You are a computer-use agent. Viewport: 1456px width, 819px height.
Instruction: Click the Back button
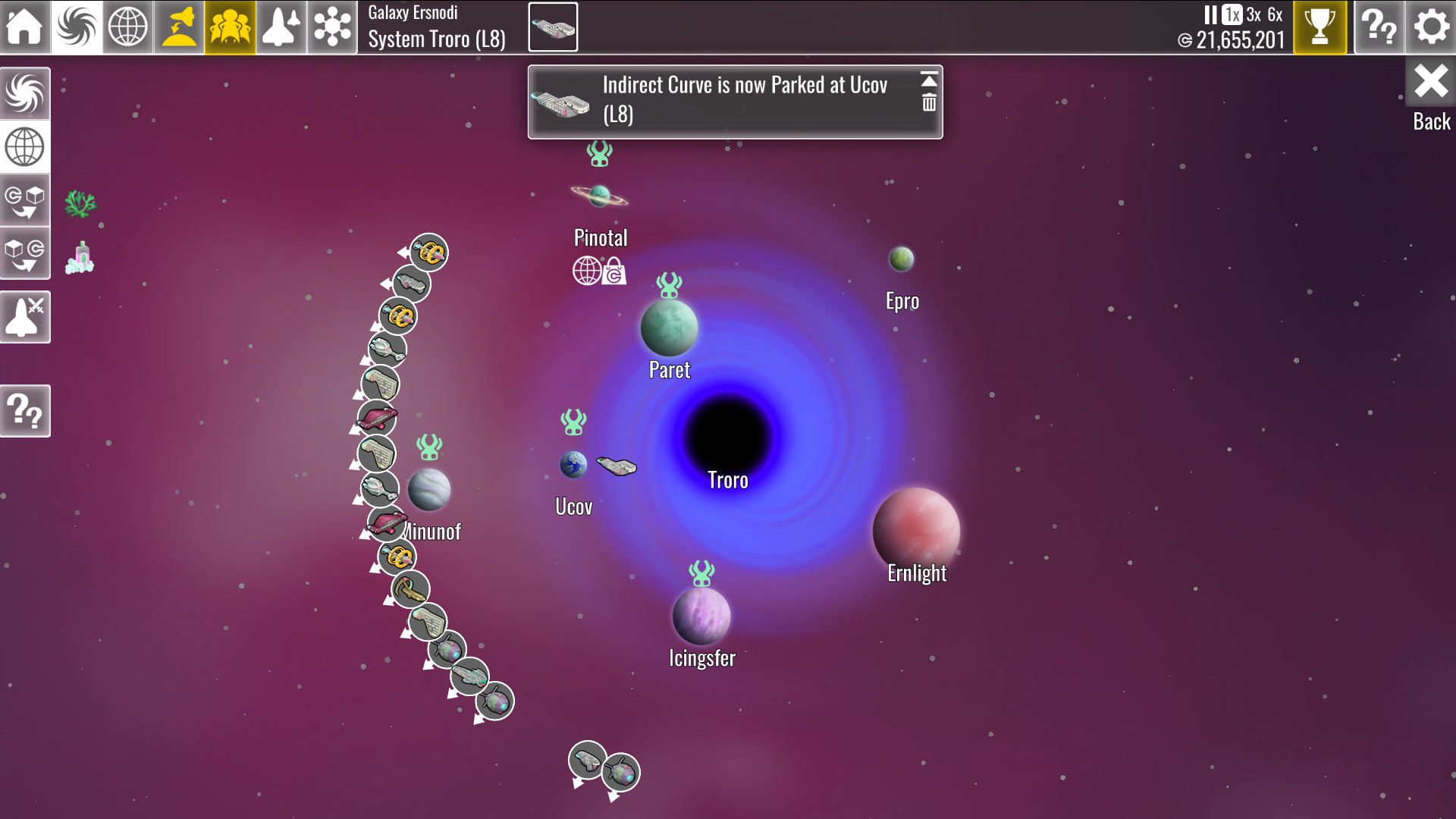pyautogui.click(x=1430, y=83)
